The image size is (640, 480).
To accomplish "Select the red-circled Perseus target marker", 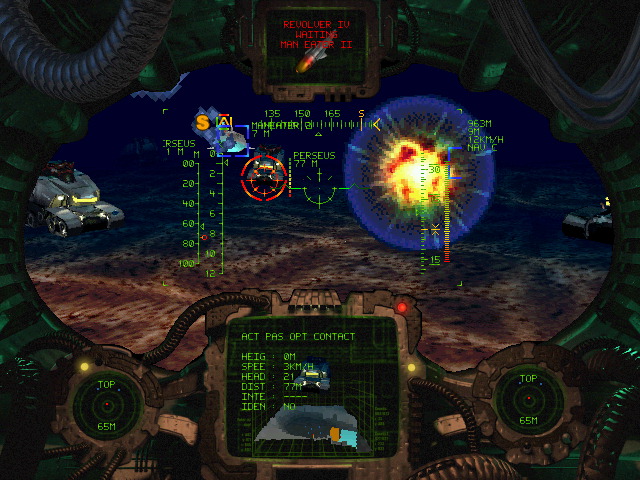I will click(x=264, y=178).
